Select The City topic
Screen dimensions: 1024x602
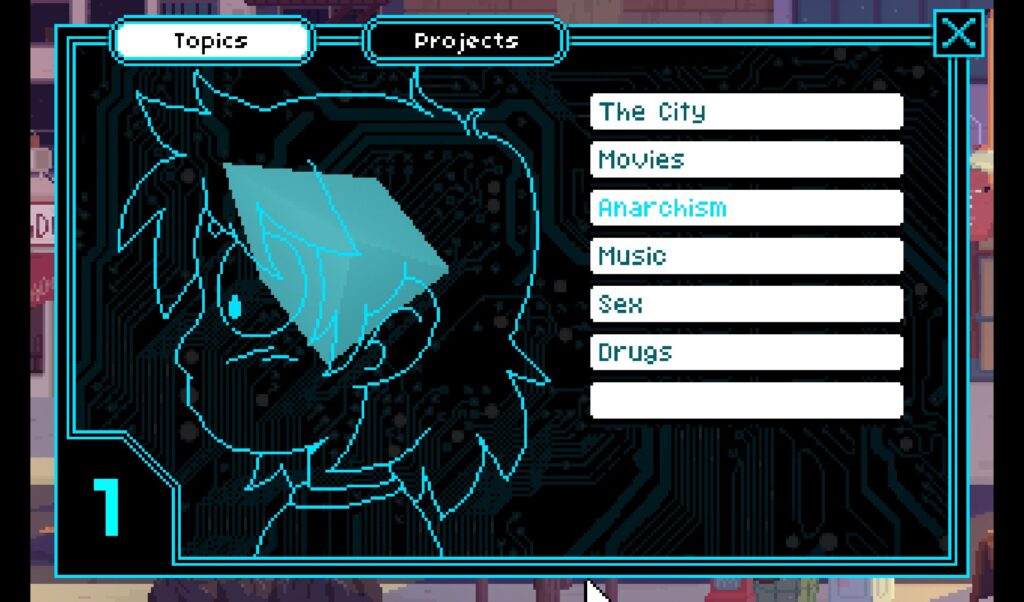click(746, 112)
